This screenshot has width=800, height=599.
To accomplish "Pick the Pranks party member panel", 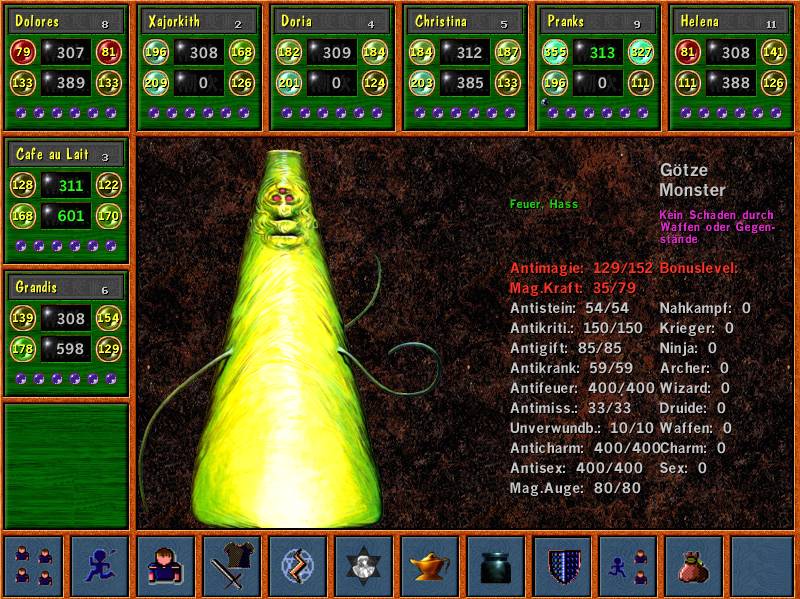I will pyautogui.click(x=597, y=67).
